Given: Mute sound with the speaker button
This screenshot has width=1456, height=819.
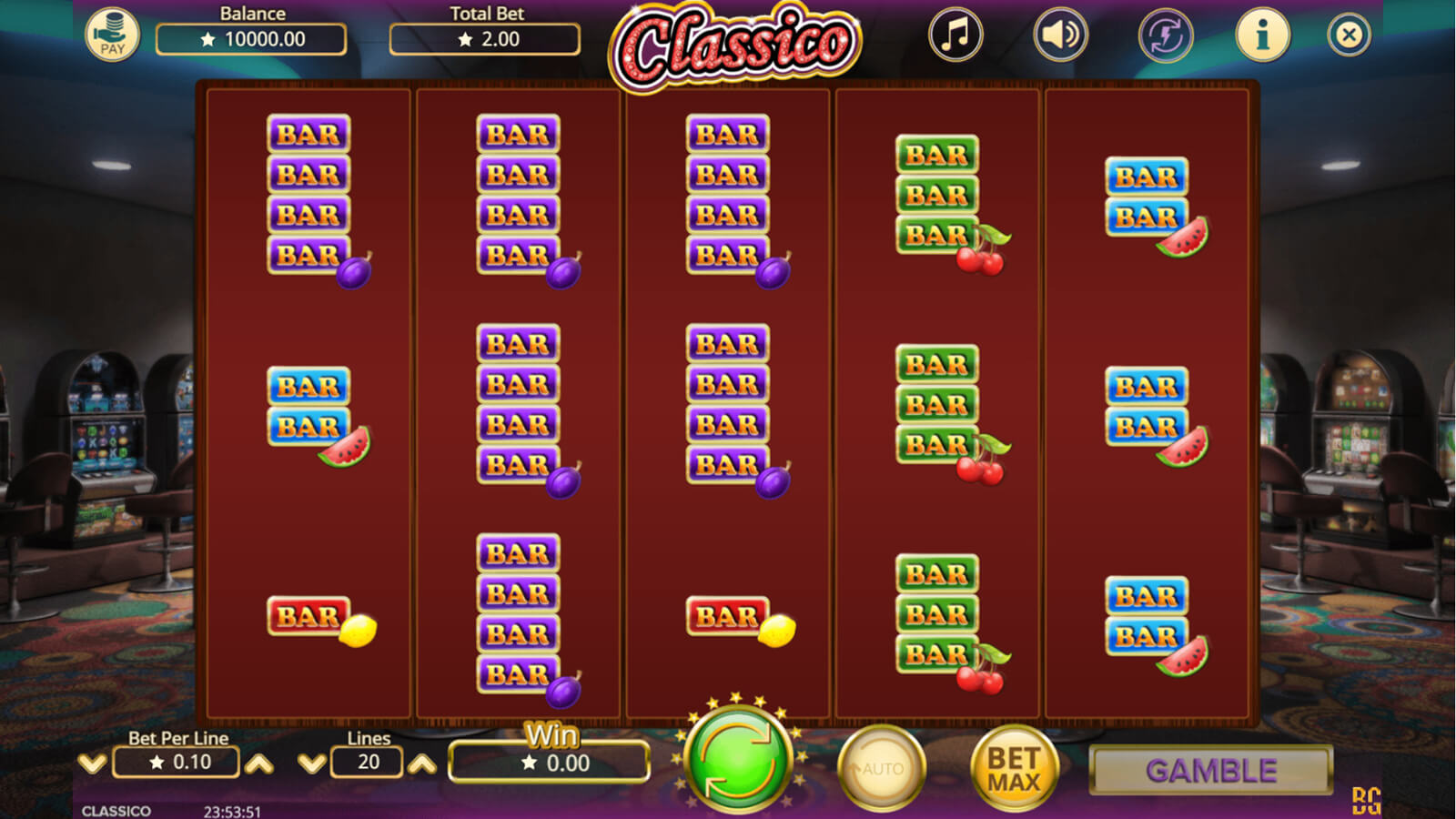Looking at the screenshot, I should click(1060, 35).
